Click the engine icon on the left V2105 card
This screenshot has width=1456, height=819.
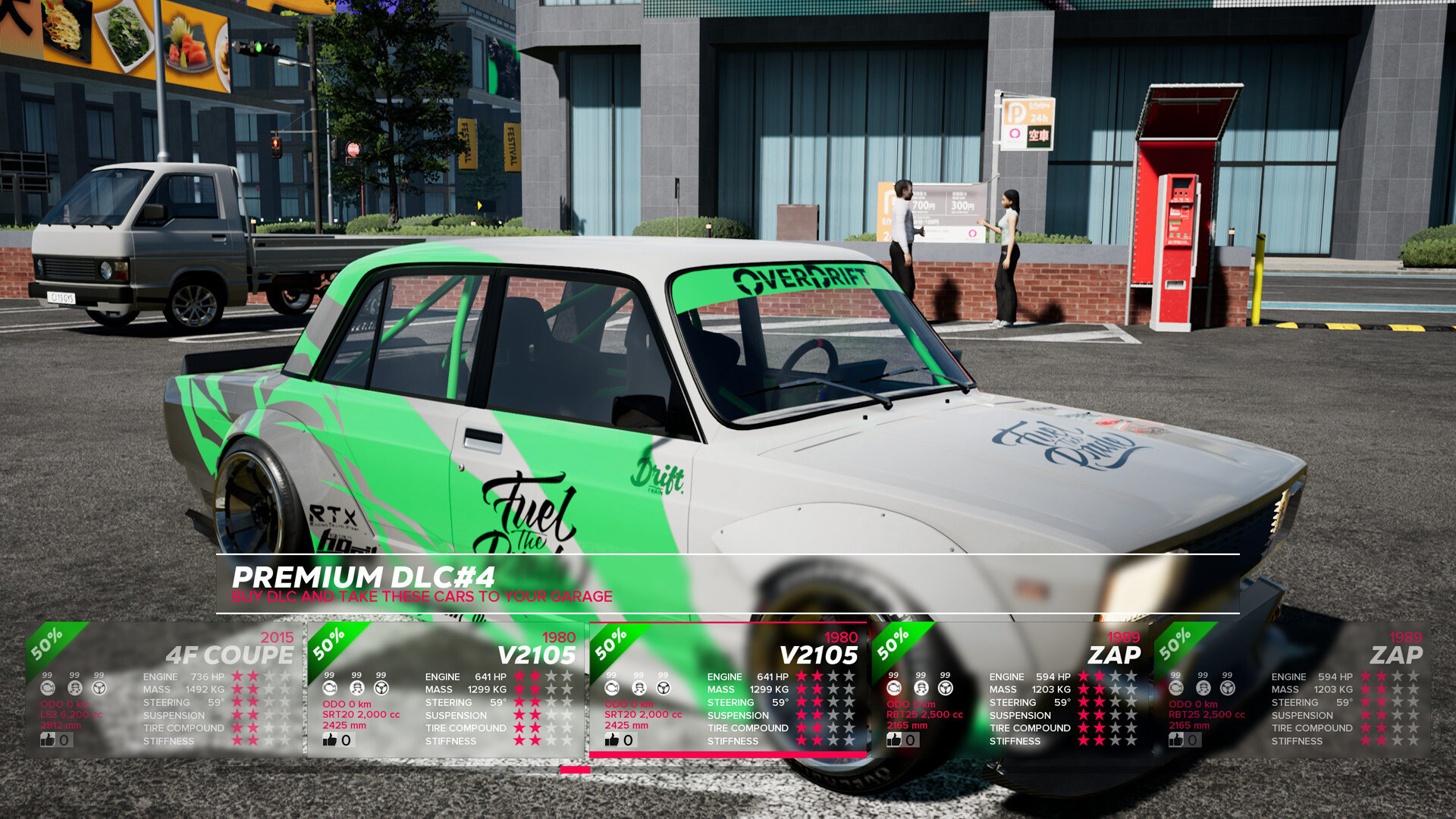coord(328,688)
